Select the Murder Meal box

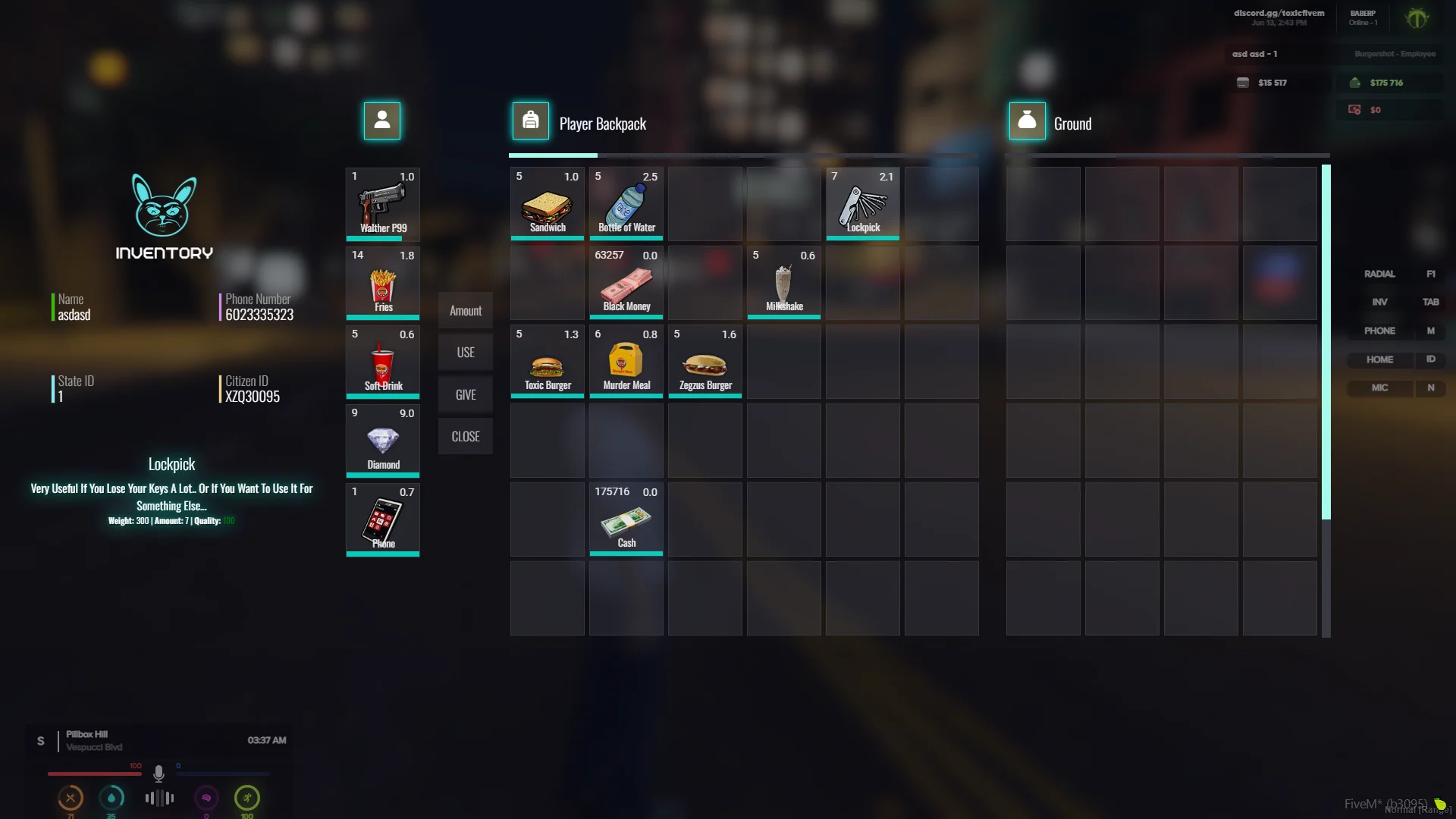pos(626,362)
